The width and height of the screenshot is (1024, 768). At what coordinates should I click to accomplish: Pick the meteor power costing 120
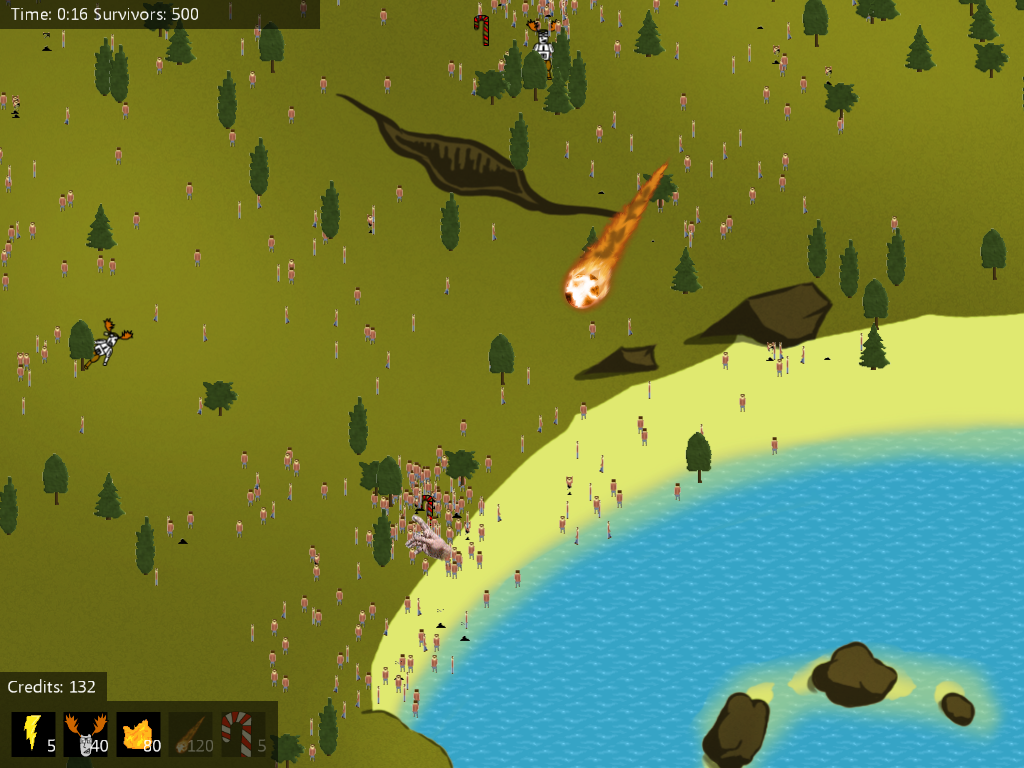[x=191, y=733]
